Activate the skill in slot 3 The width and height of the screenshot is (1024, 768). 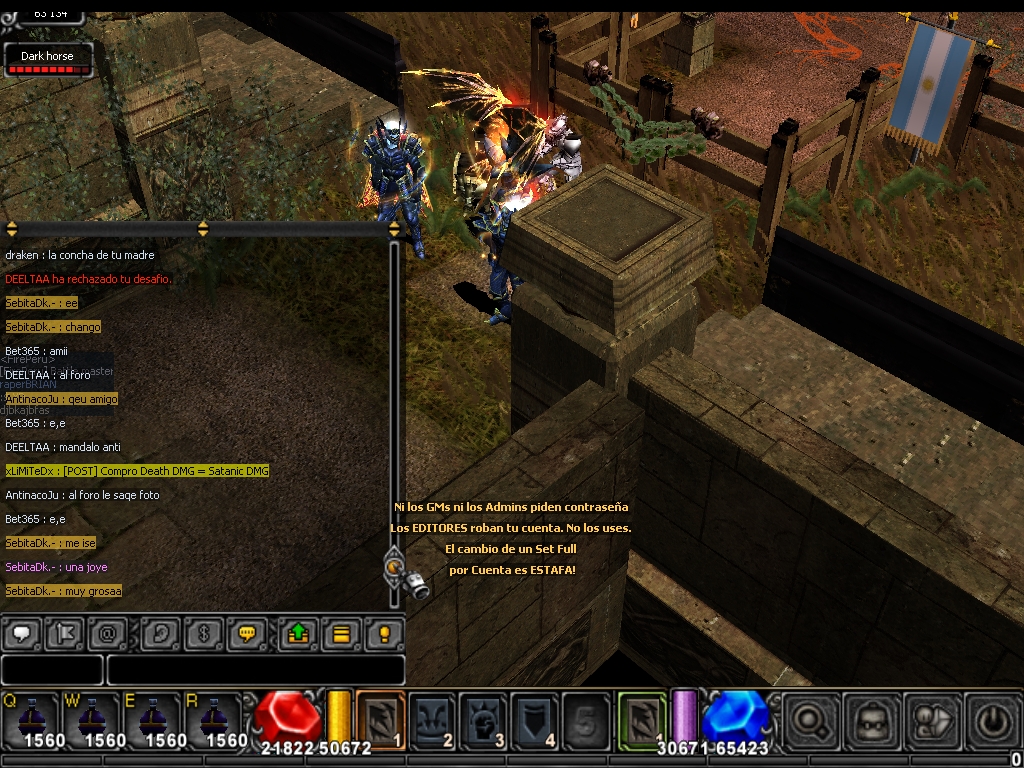(484, 719)
